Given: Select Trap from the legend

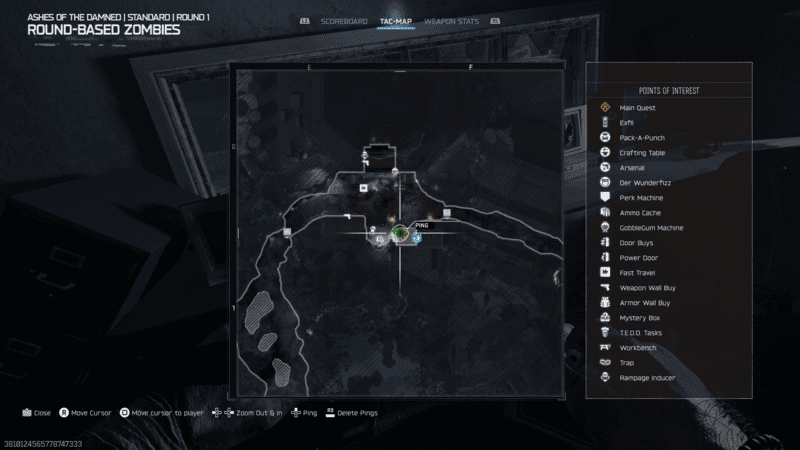Looking at the screenshot, I should coord(627,362).
